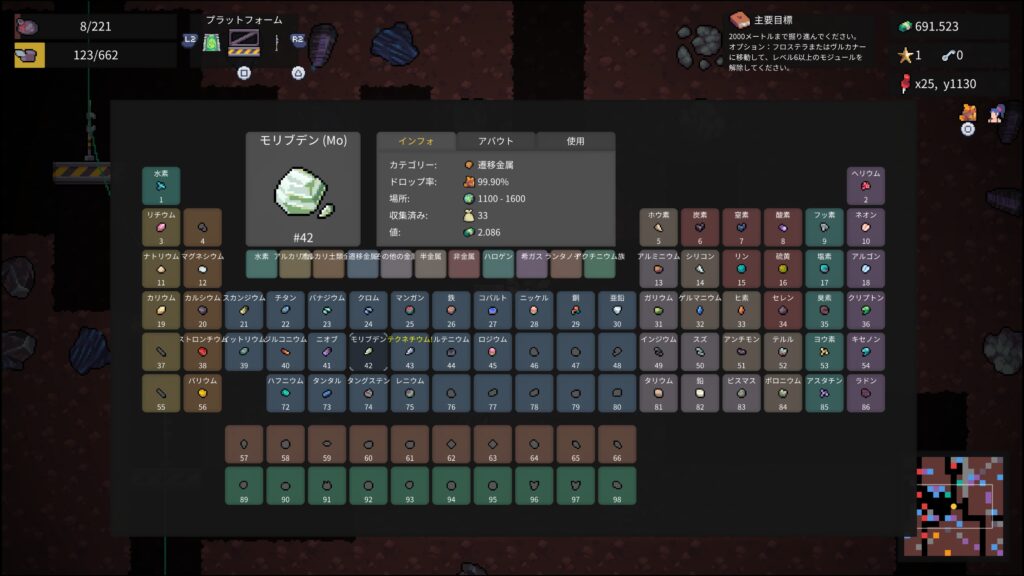The width and height of the screenshot is (1024, 576).
Task: Choose the チタン element tile
Action: tap(285, 310)
